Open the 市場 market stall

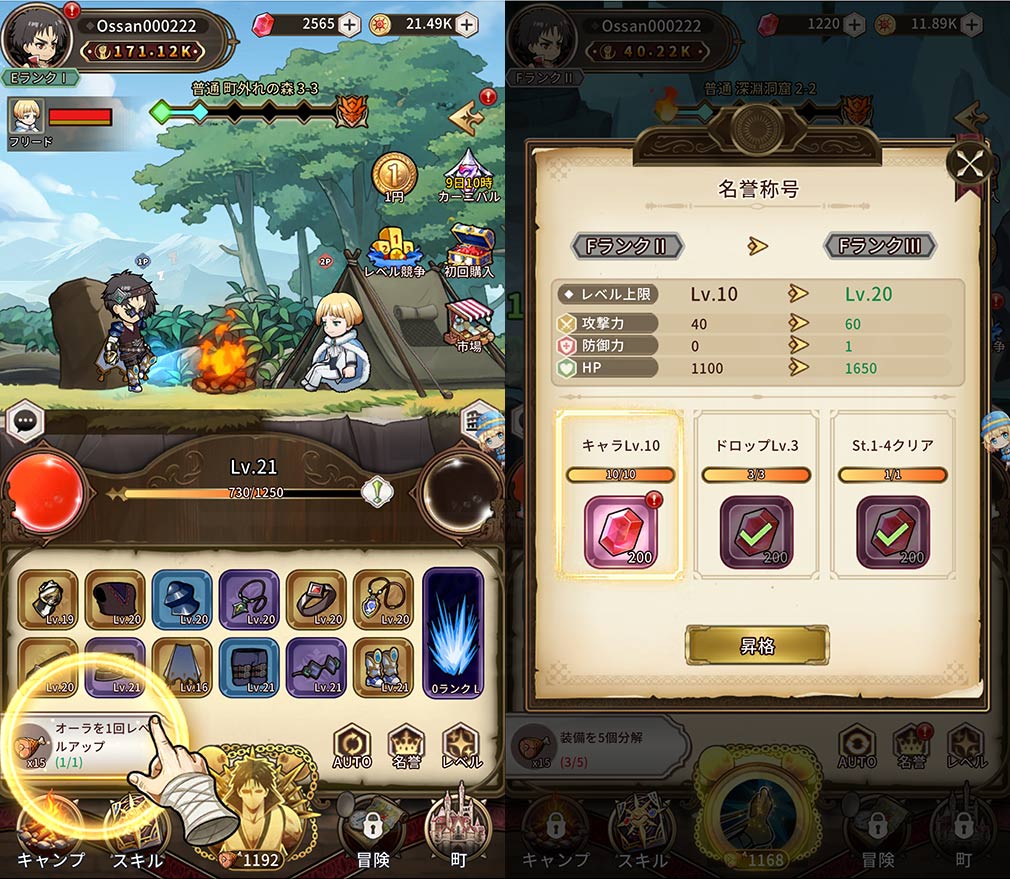(x=468, y=324)
